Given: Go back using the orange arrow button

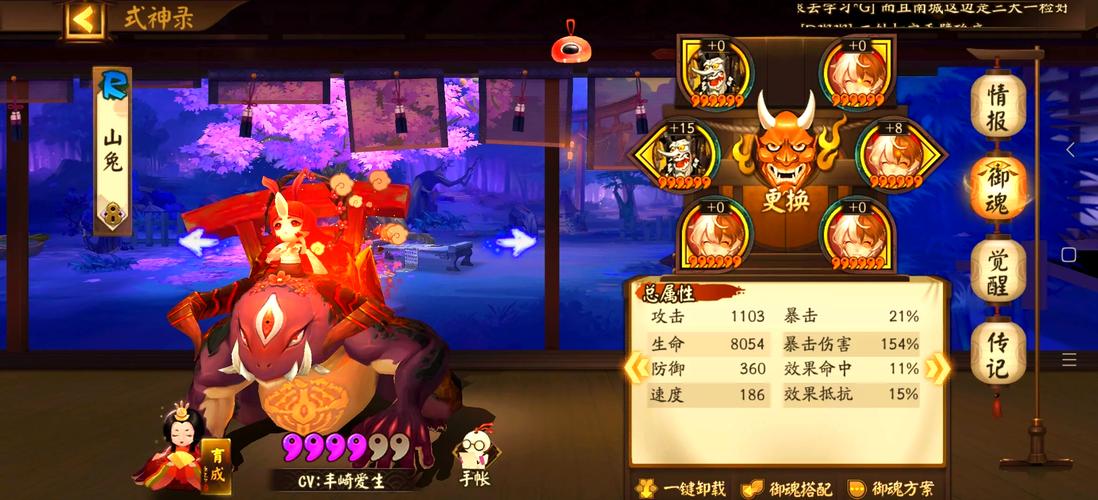Looking at the screenshot, I should [x=85, y=19].
